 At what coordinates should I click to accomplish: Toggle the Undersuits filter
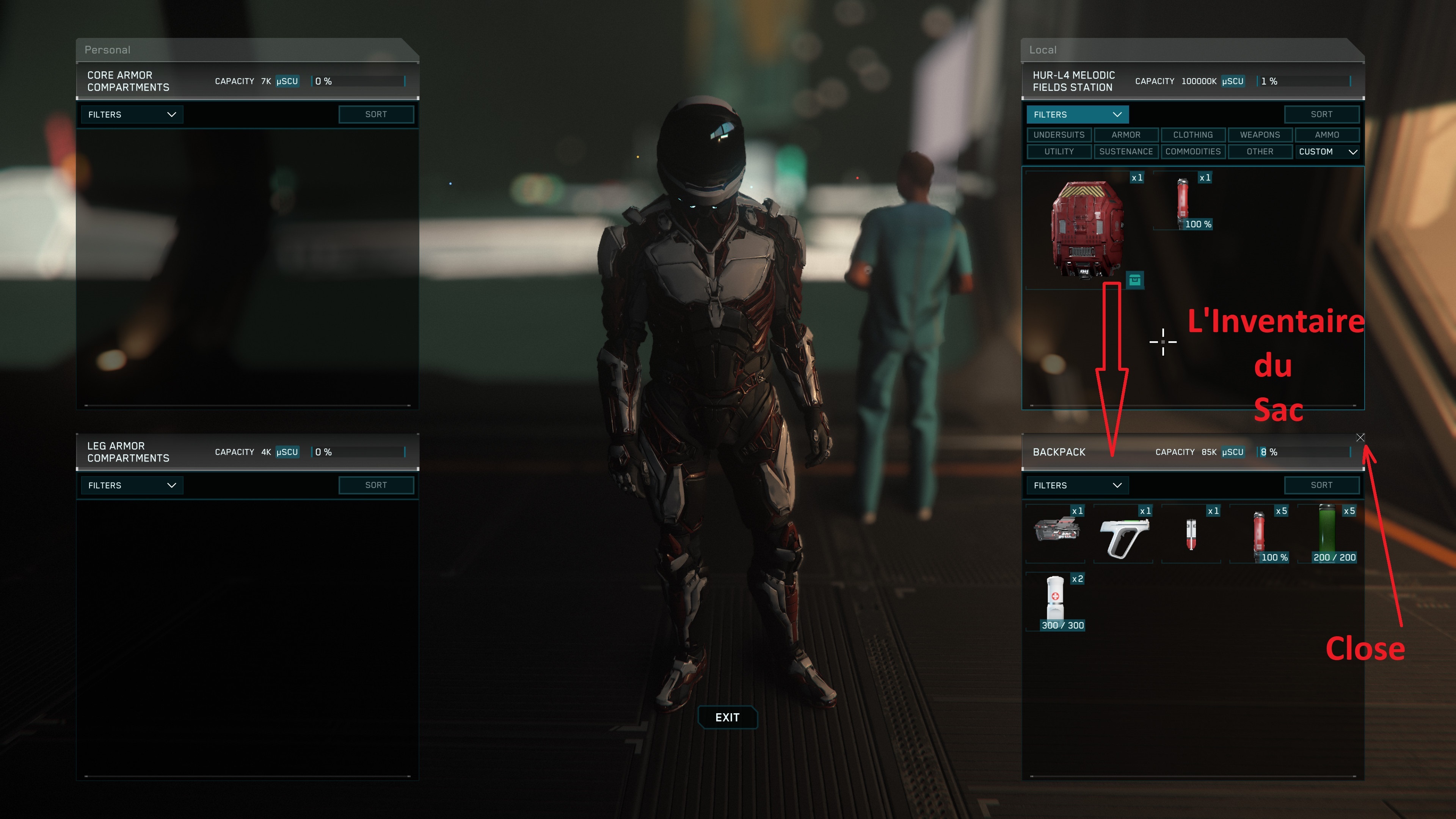tap(1059, 135)
